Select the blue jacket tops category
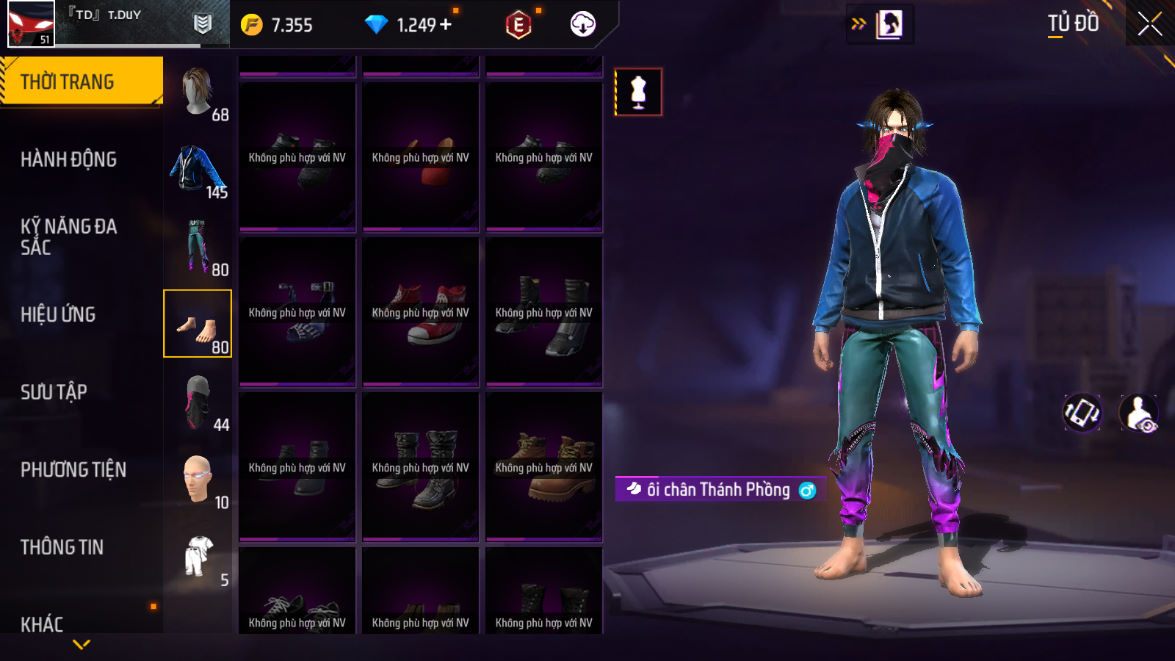 click(198, 169)
